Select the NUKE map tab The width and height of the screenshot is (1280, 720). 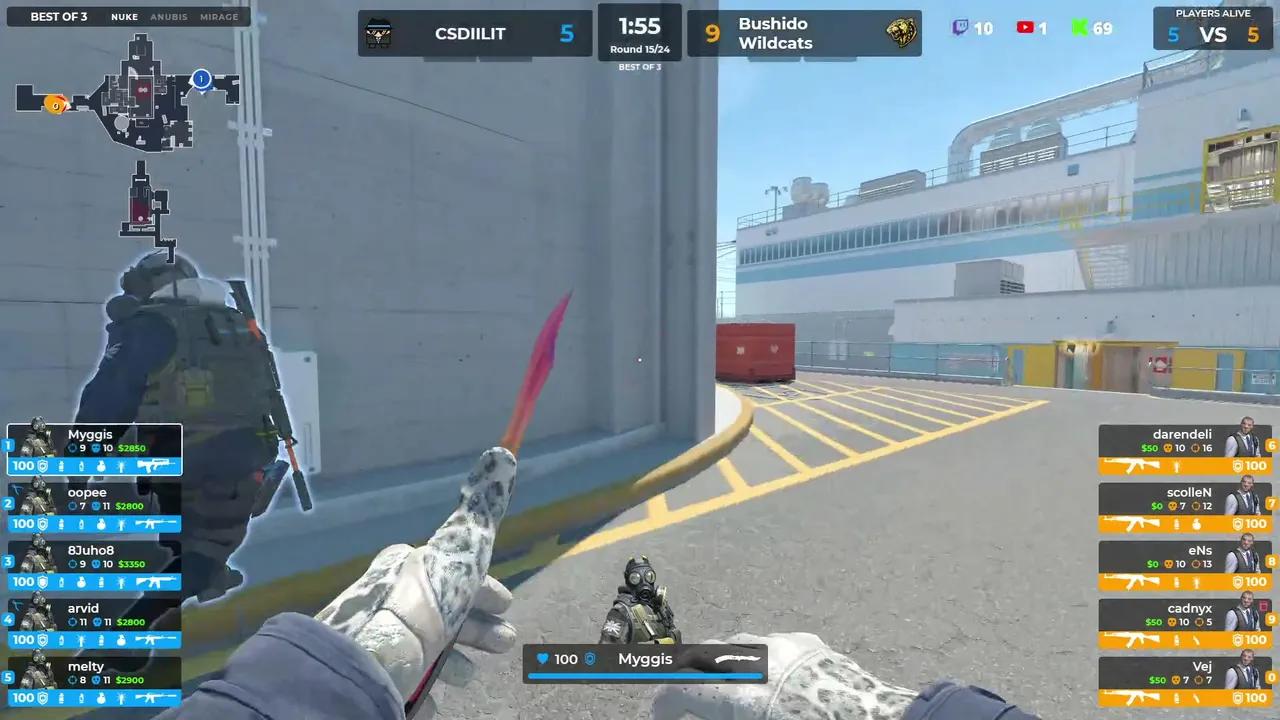tap(123, 16)
